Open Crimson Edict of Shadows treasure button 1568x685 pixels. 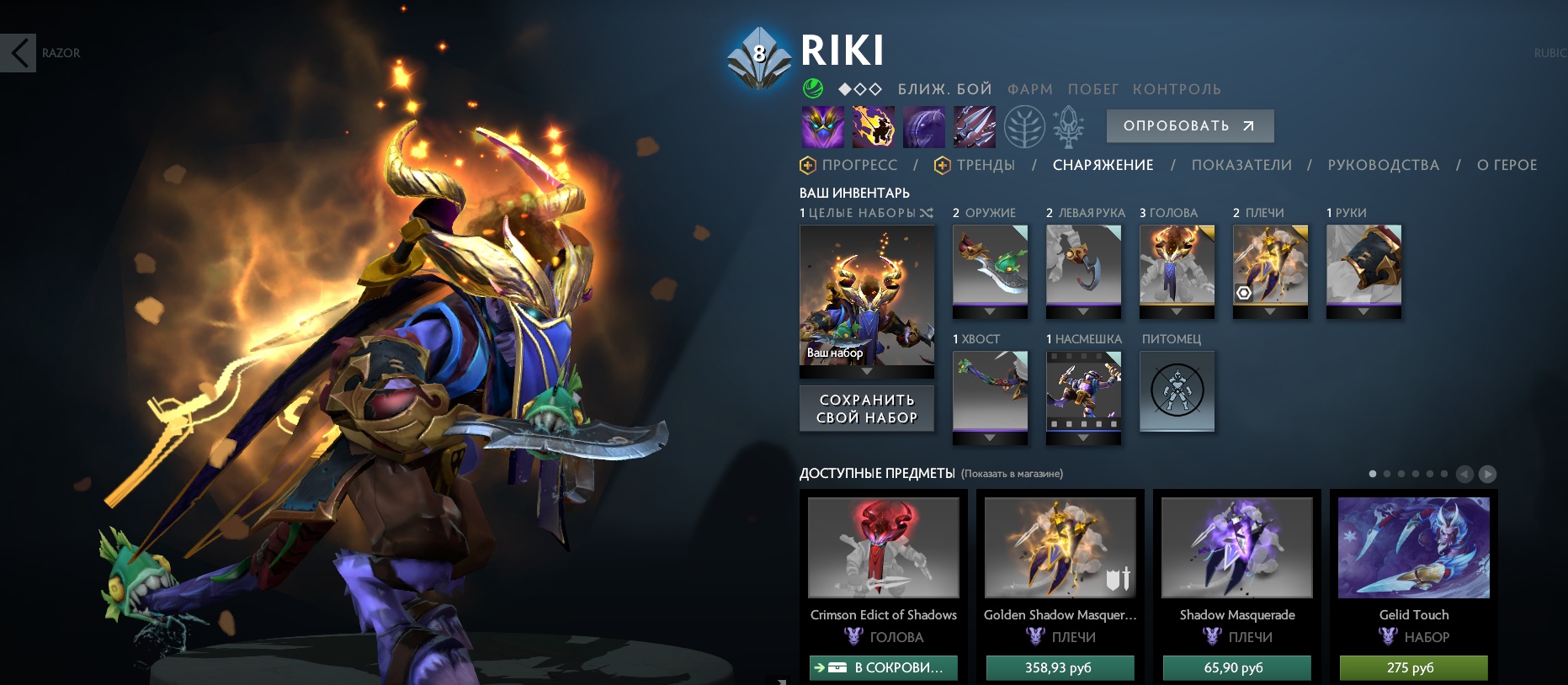point(883,667)
